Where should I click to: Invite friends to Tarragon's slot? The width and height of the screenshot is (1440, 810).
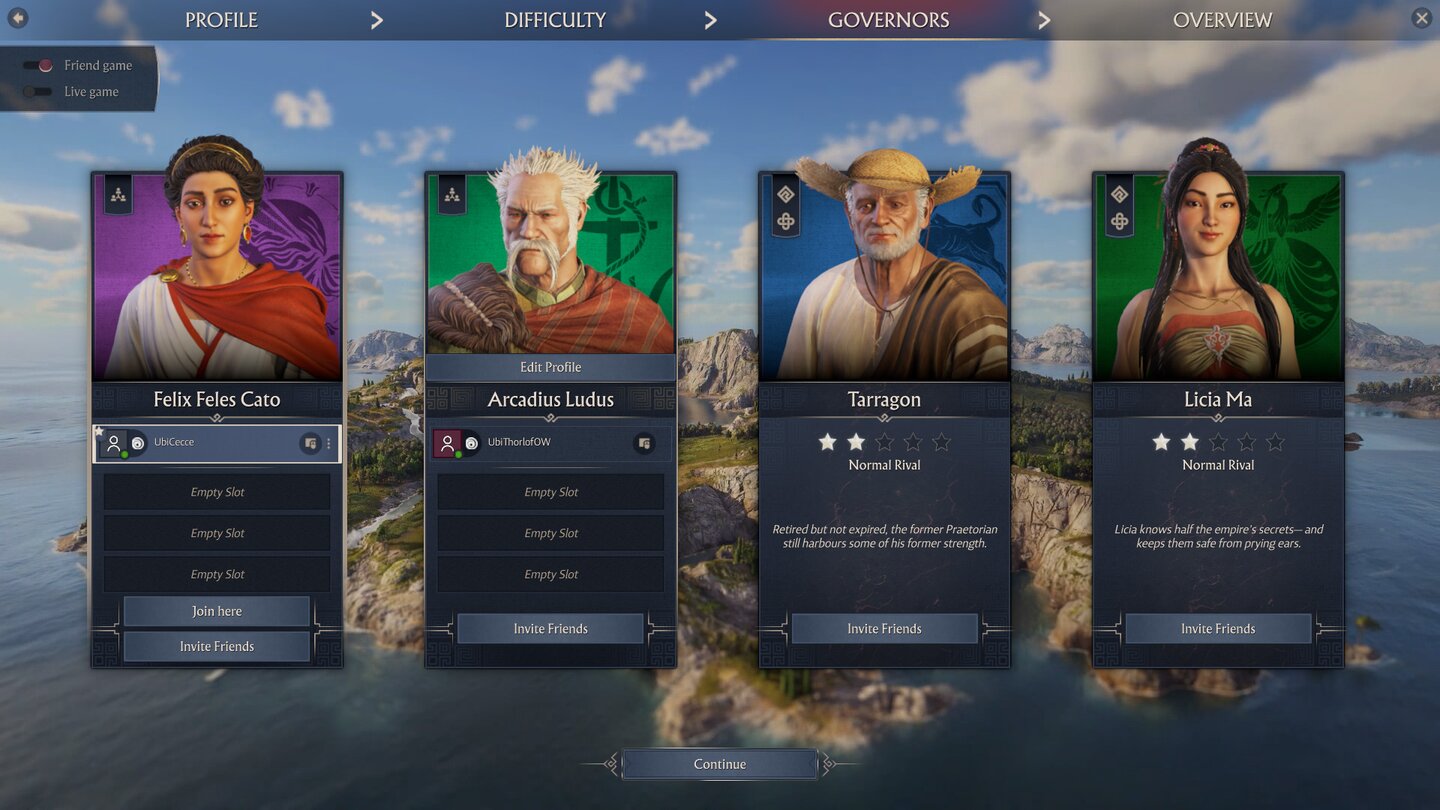884,629
